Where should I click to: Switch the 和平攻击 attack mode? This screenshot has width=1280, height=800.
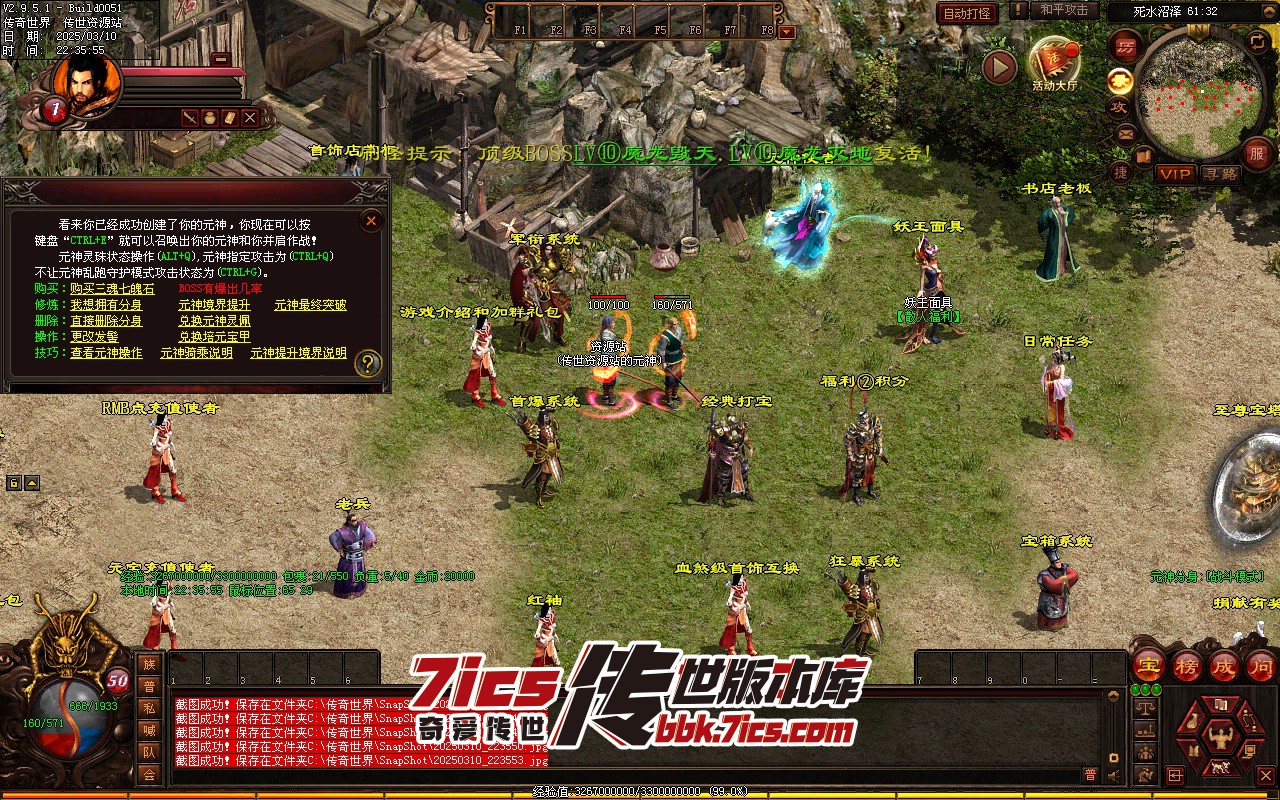[1063, 10]
